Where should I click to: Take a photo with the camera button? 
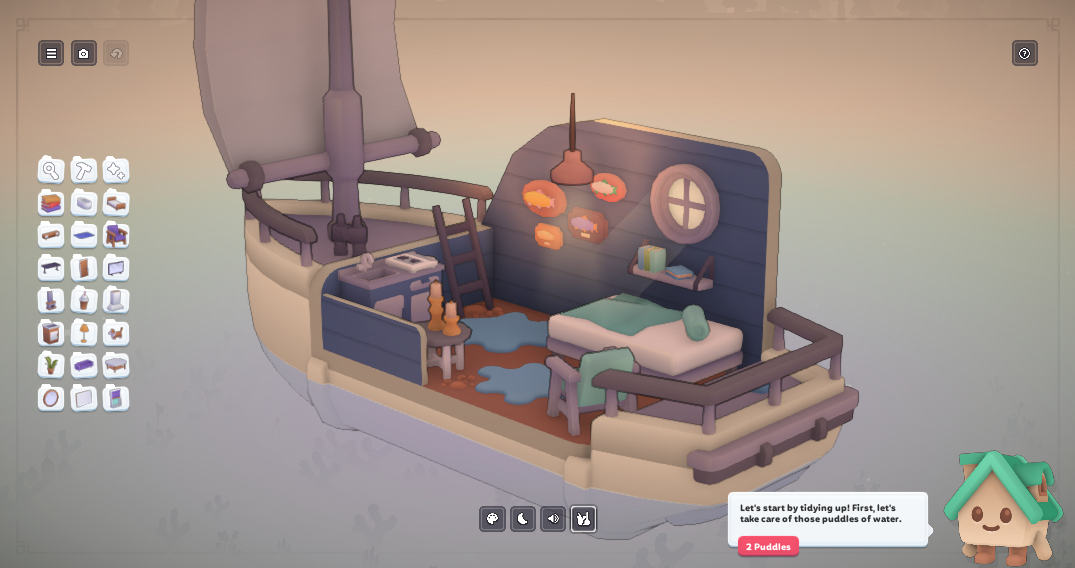point(84,53)
